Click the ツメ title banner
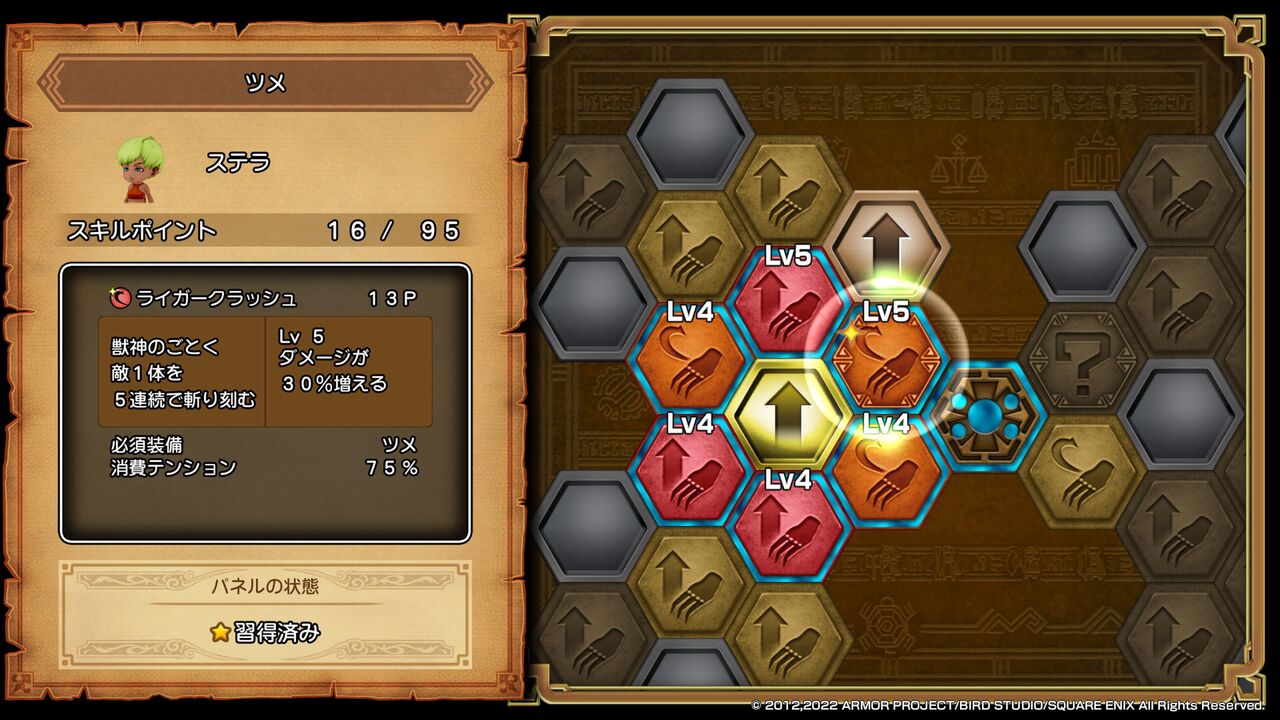1280x720 pixels. pos(263,83)
